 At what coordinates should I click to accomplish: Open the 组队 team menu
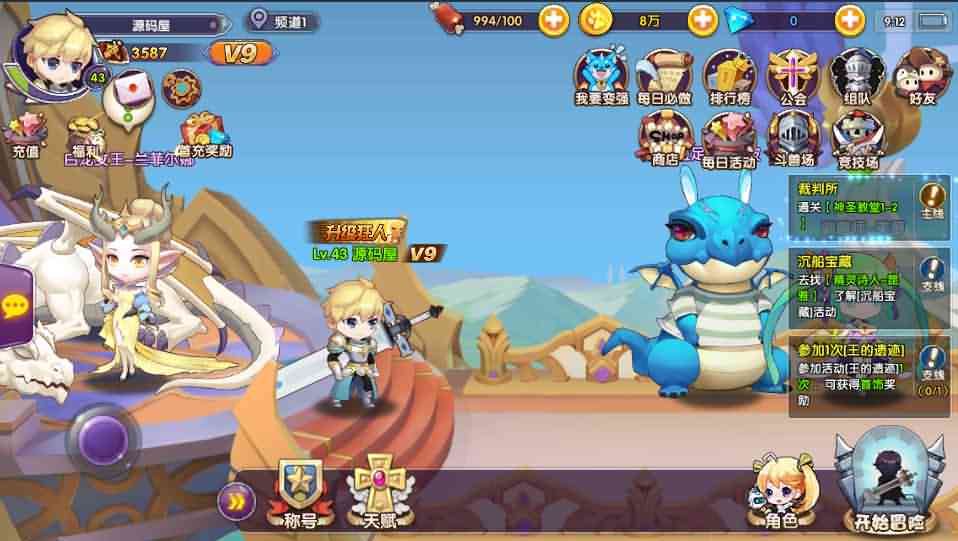(x=857, y=77)
